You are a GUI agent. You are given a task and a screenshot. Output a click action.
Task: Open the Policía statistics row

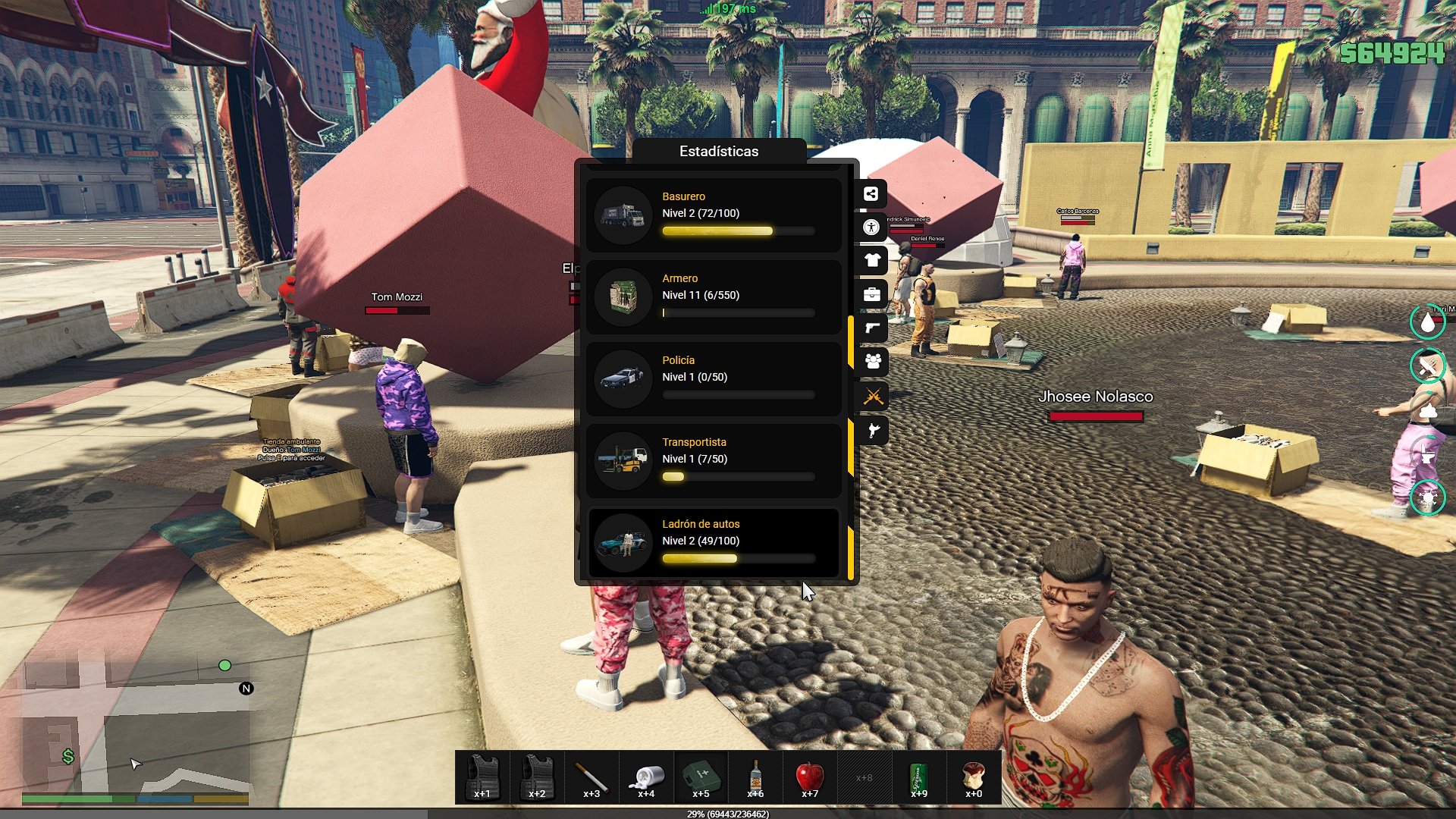click(x=713, y=379)
